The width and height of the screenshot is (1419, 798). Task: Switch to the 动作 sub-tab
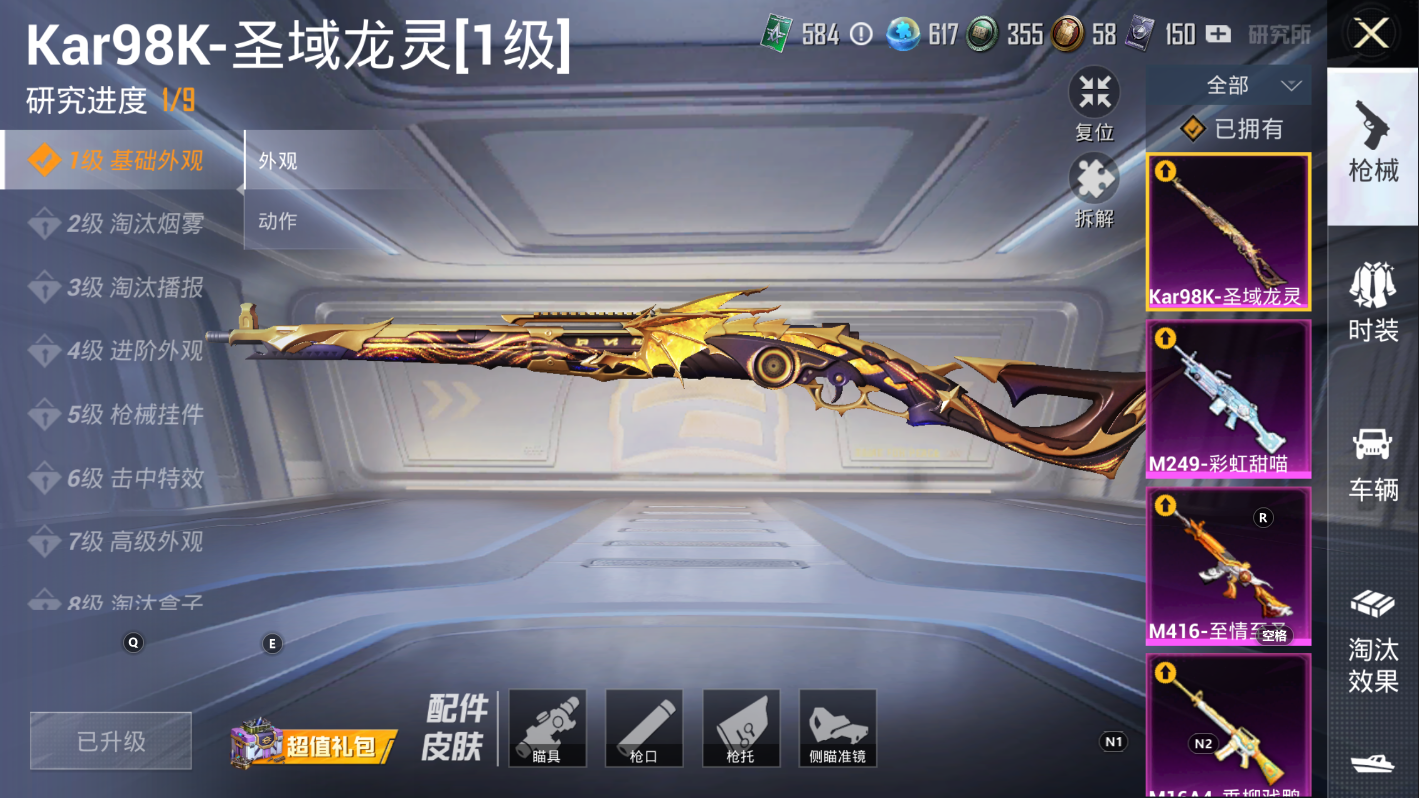(x=278, y=221)
